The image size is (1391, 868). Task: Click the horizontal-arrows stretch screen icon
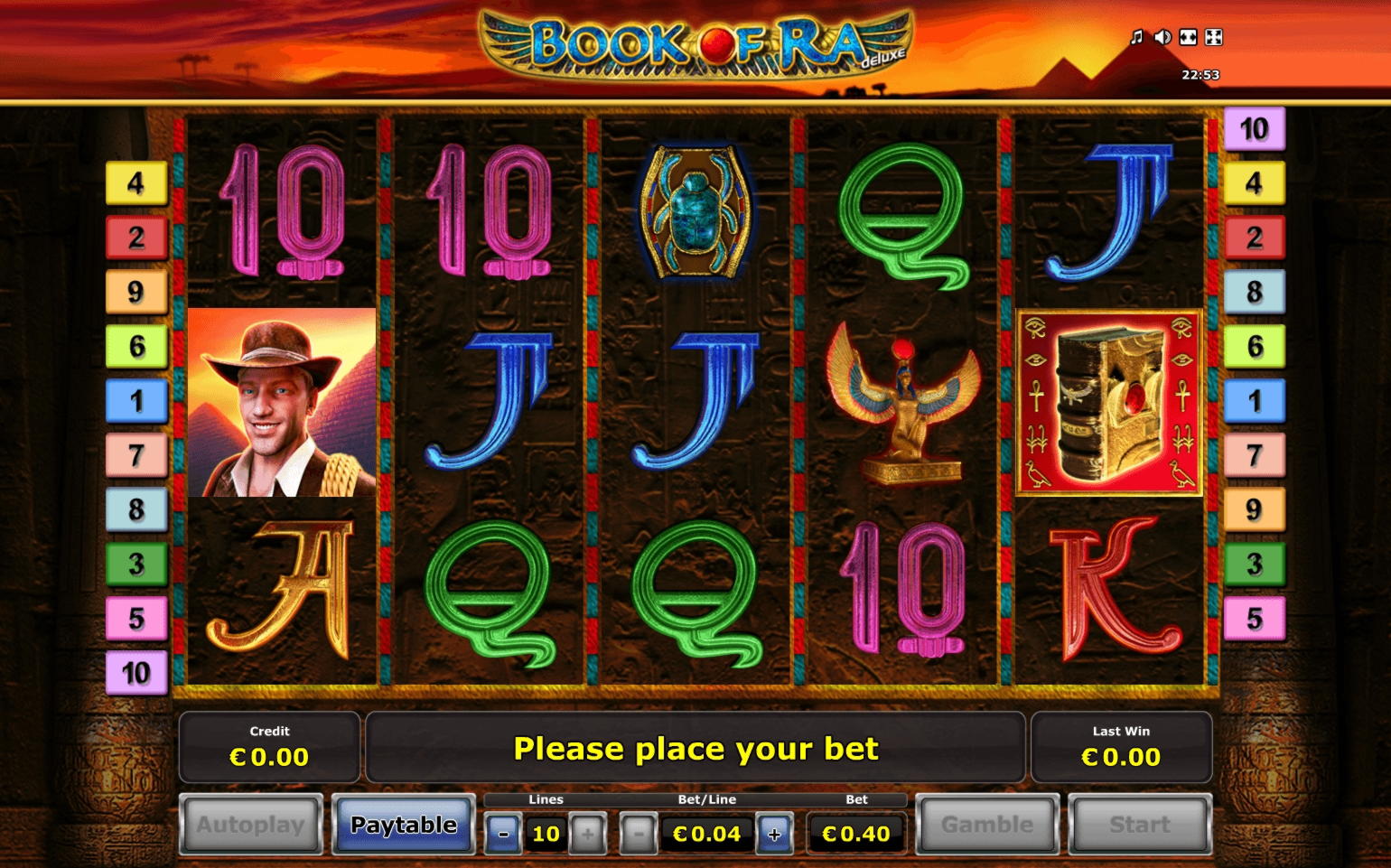click(x=1189, y=37)
